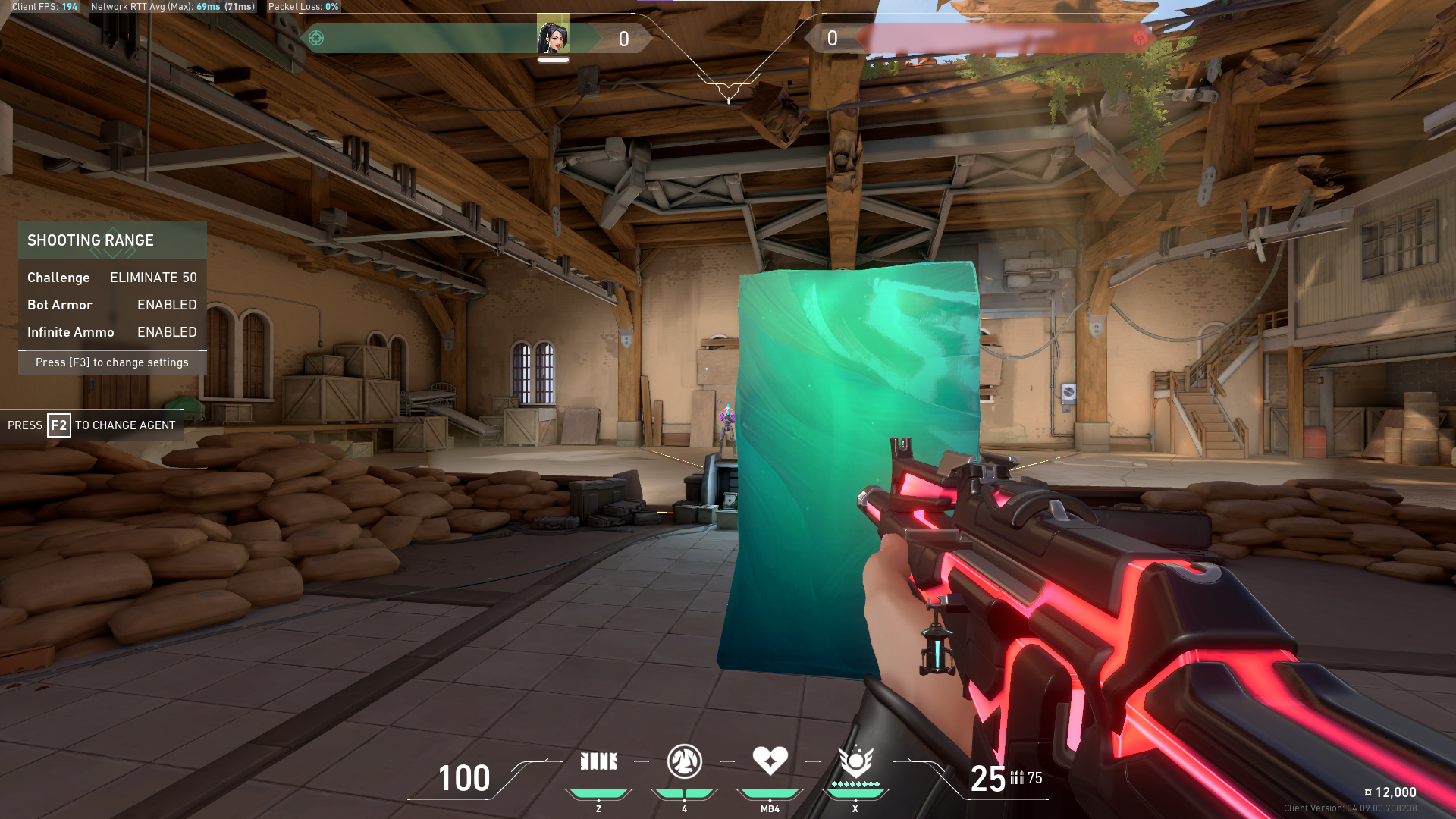Viewport: 1456px width, 819px height.
Task: Click the Client FPS 194 counter
Action: tap(42, 7)
